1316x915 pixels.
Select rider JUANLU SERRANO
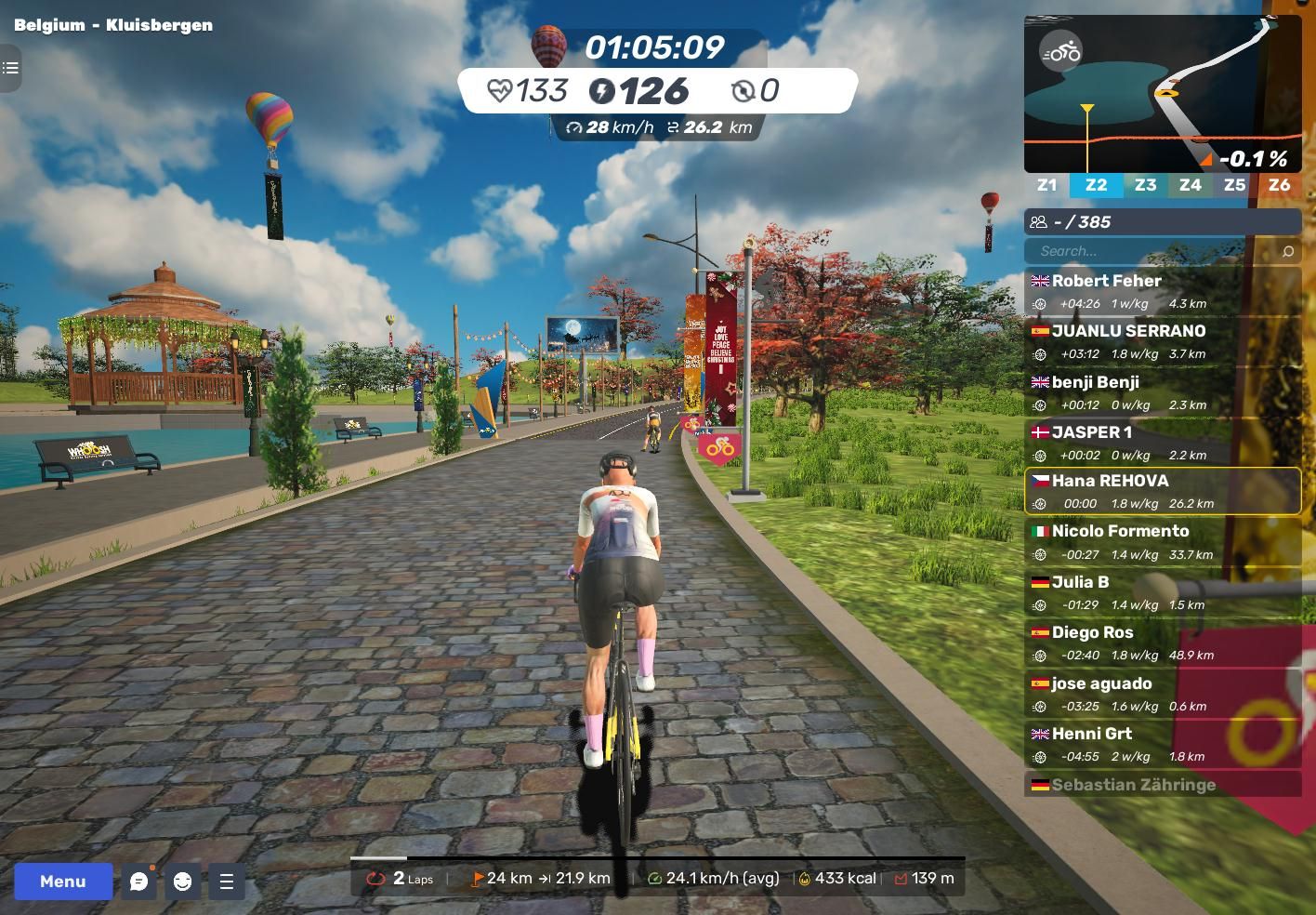[x=1162, y=341]
